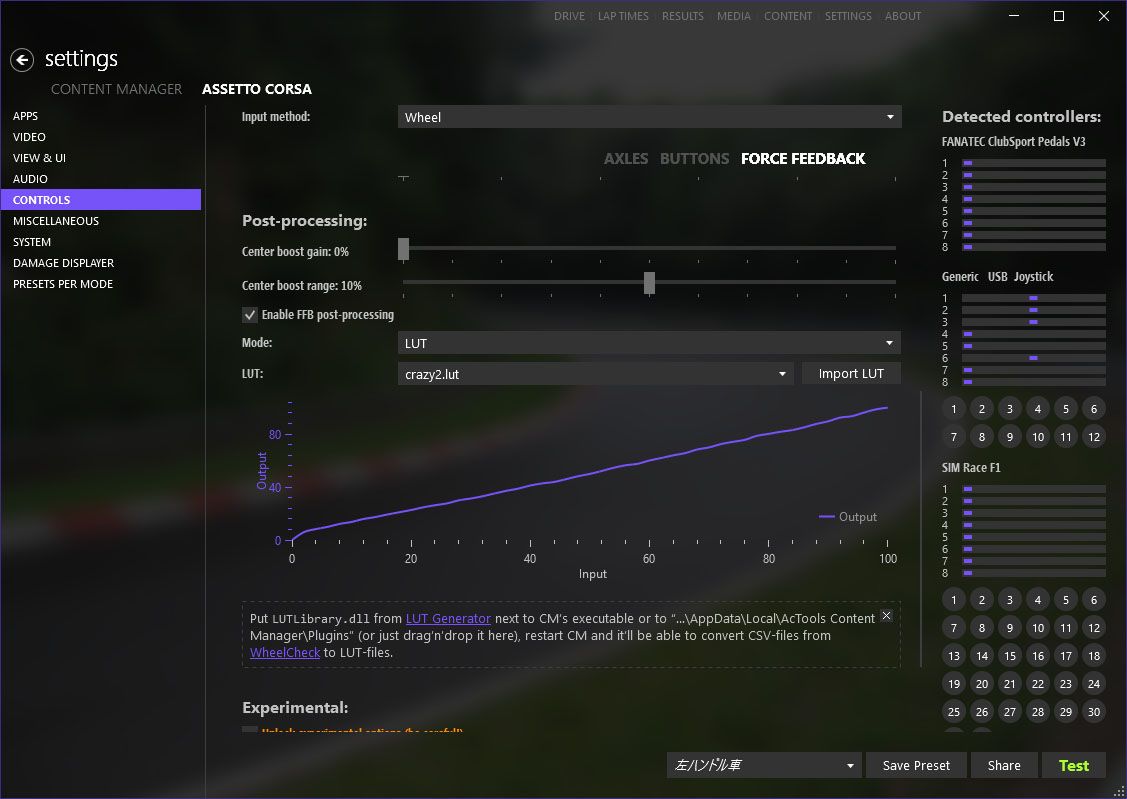Open the Lap Times page
This screenshot has width=1127, height=799.
pyautogui.click(x=623, y=16)
